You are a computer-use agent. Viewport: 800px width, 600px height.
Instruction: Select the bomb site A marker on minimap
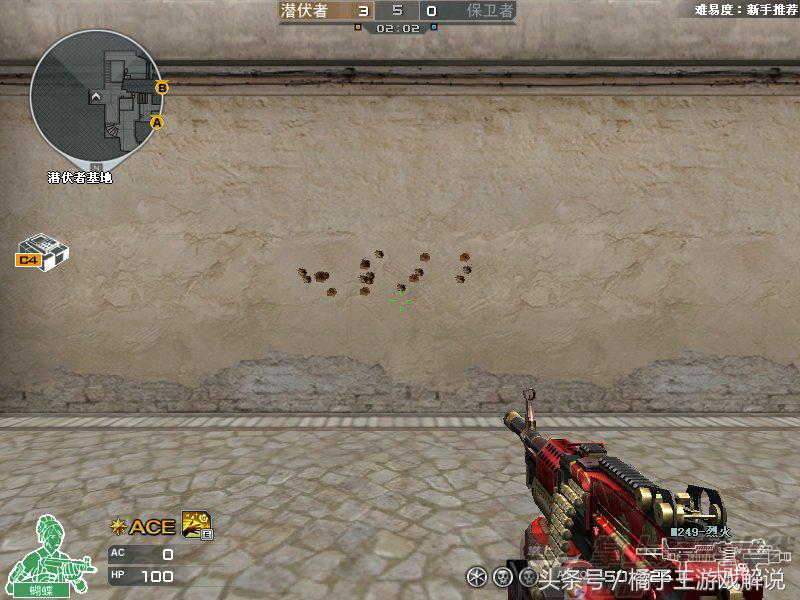[156, 122]
